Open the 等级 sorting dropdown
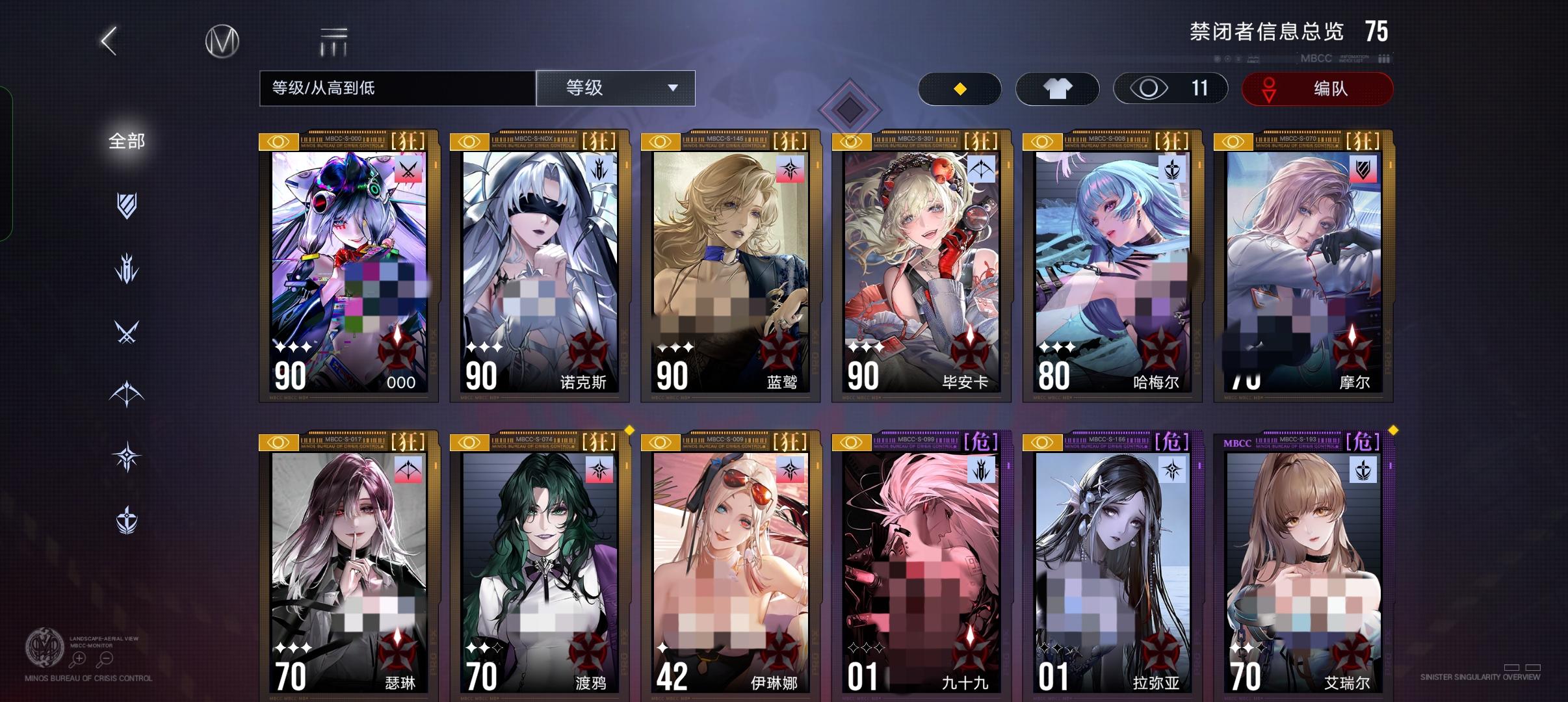The image size is (1568, 702). point(616,88)
